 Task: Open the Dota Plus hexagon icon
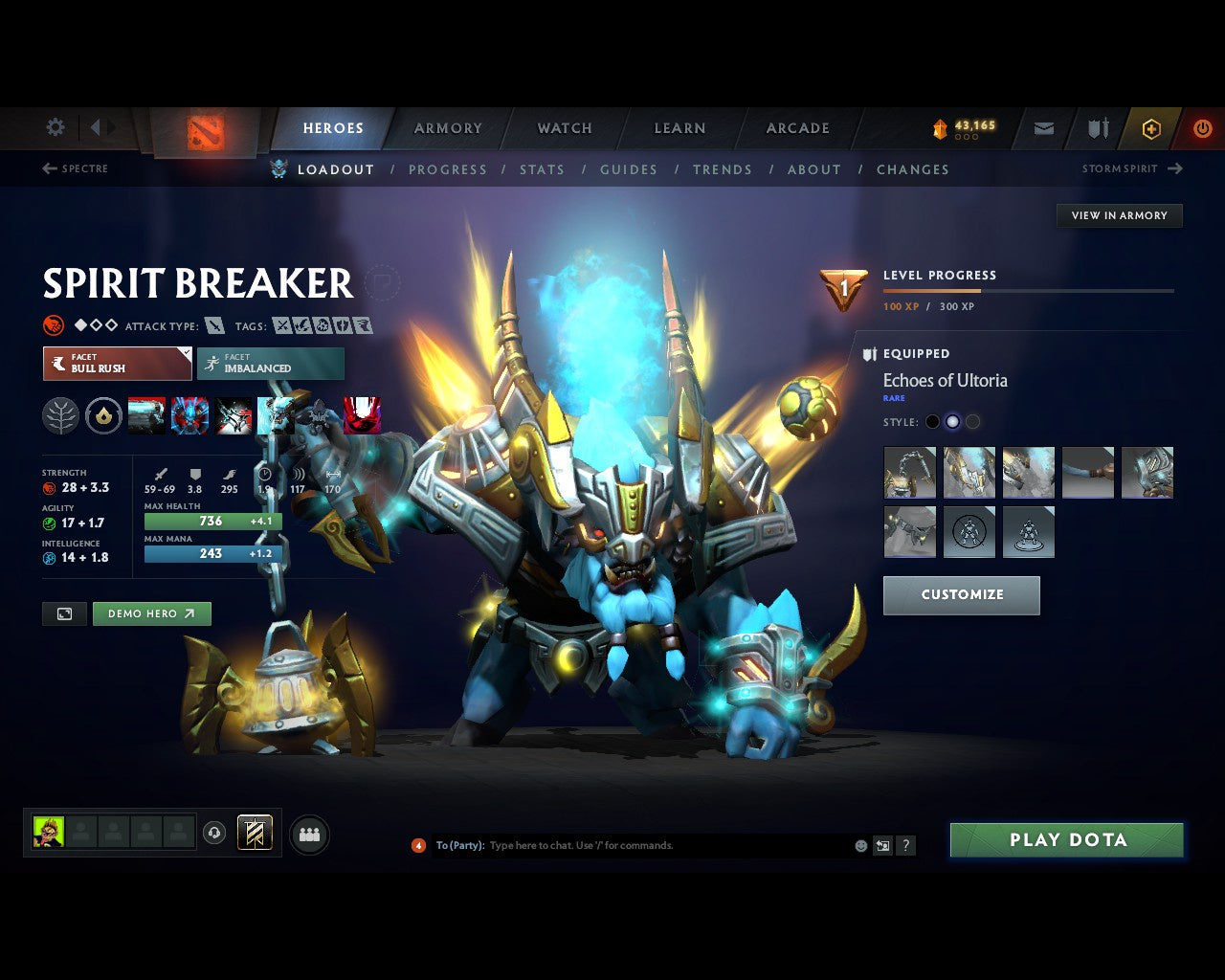coord(1150,128)
